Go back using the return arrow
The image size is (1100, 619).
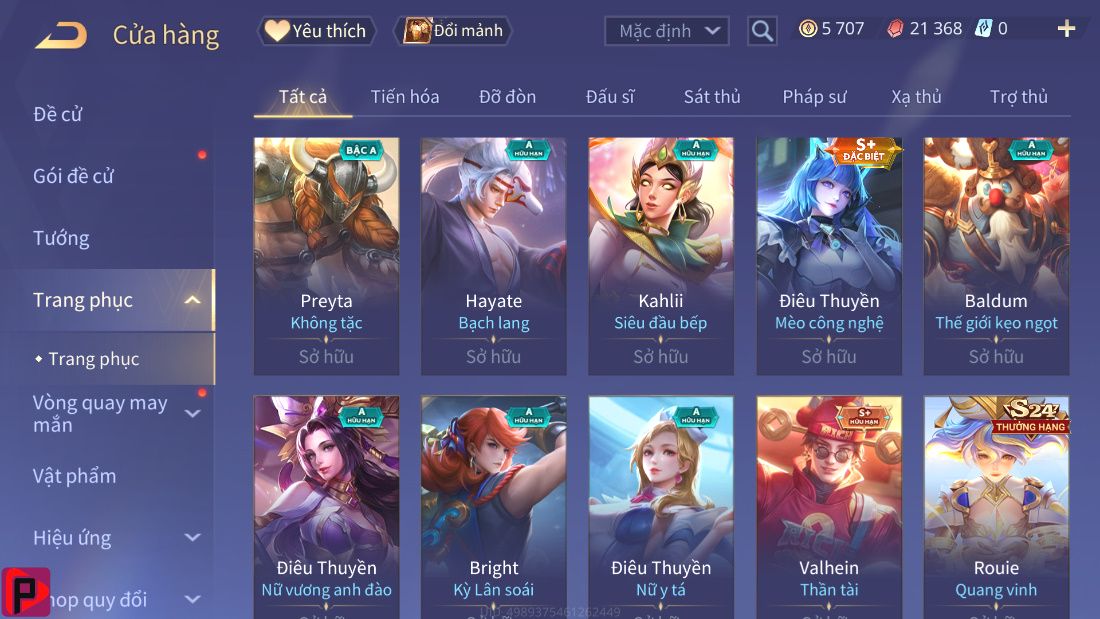tap(61, 36)
